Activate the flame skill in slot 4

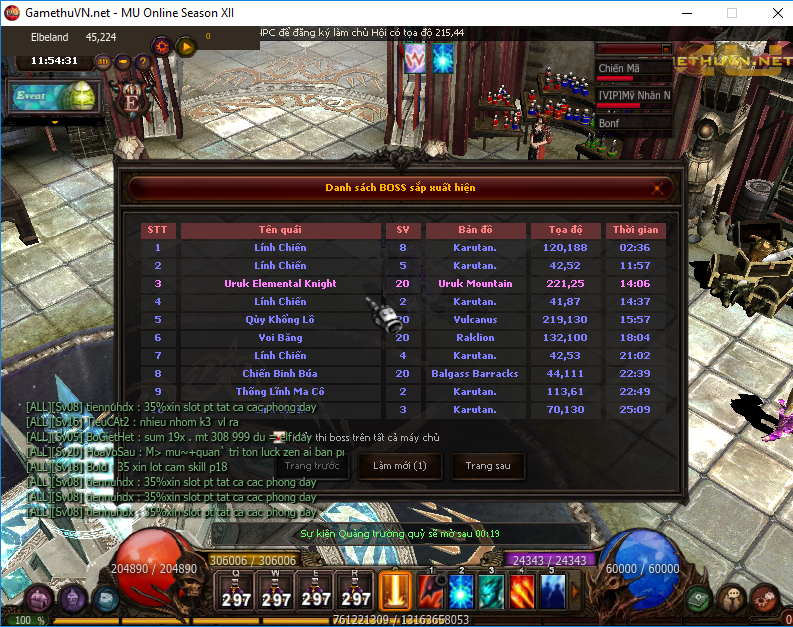522,591
